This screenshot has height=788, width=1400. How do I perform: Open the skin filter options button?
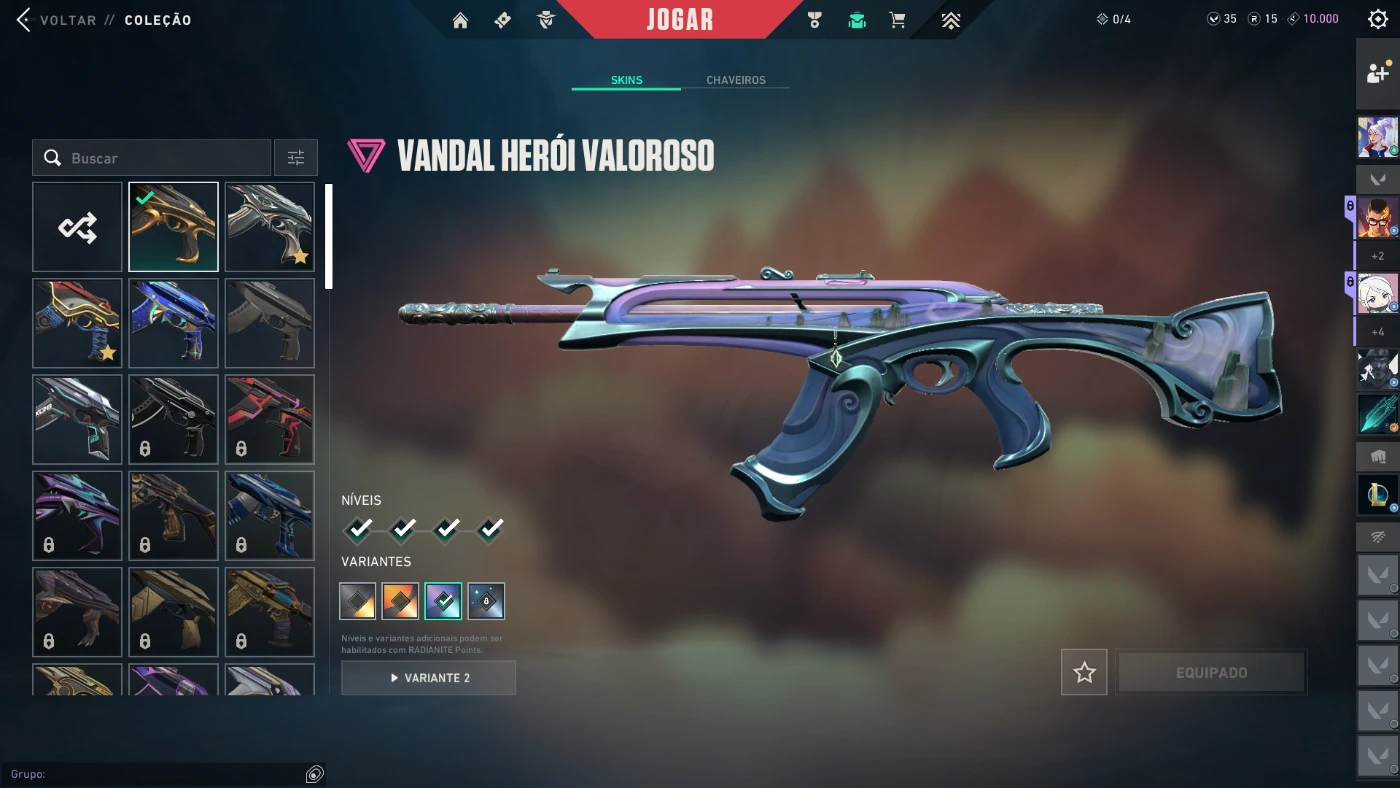[296, 158]
